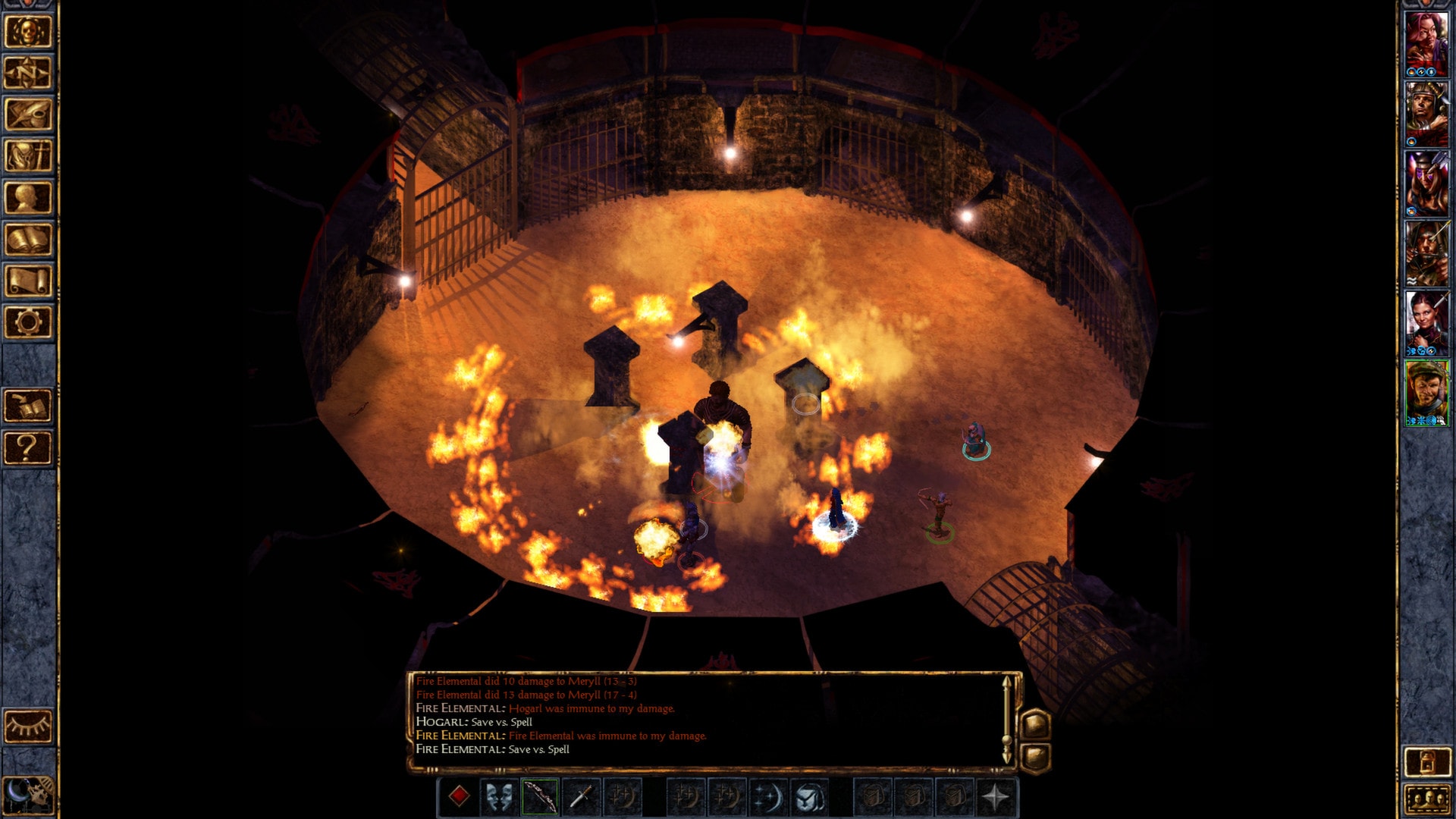Image resolution: width=1456 pixels, height=819 pixels.
Task: Toggle guard mode with the red diamond icon
Action: (460, 795)
